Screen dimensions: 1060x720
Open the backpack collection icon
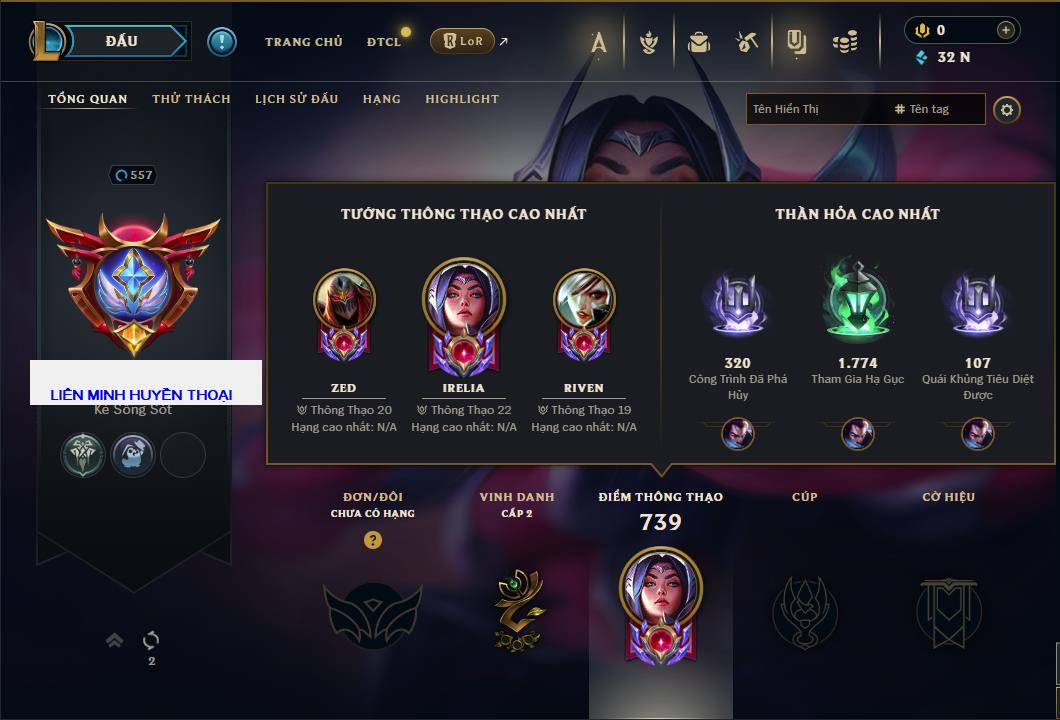(x=699, y=42)
